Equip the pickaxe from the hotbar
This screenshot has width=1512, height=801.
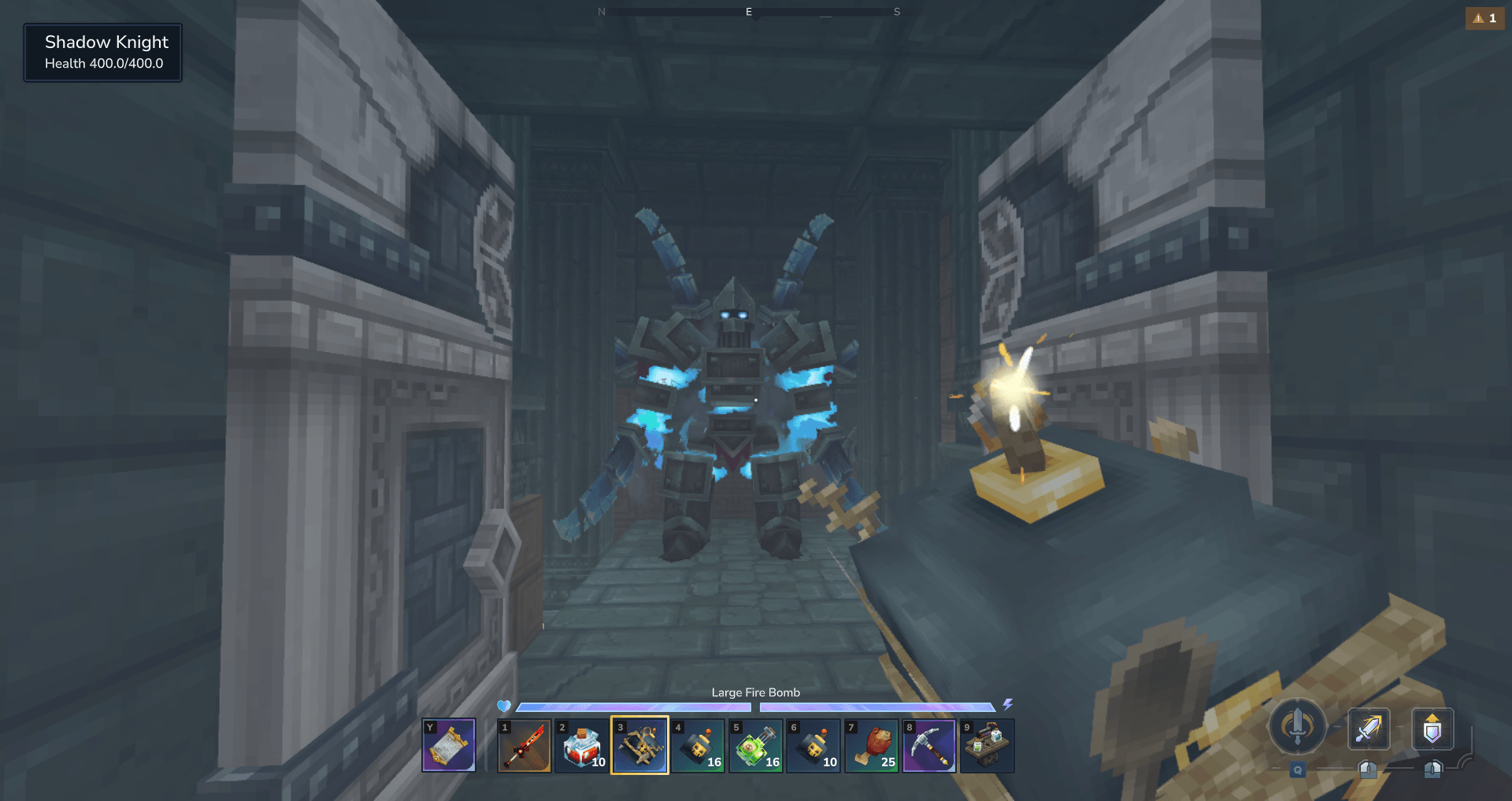click(x=930, y=745)
